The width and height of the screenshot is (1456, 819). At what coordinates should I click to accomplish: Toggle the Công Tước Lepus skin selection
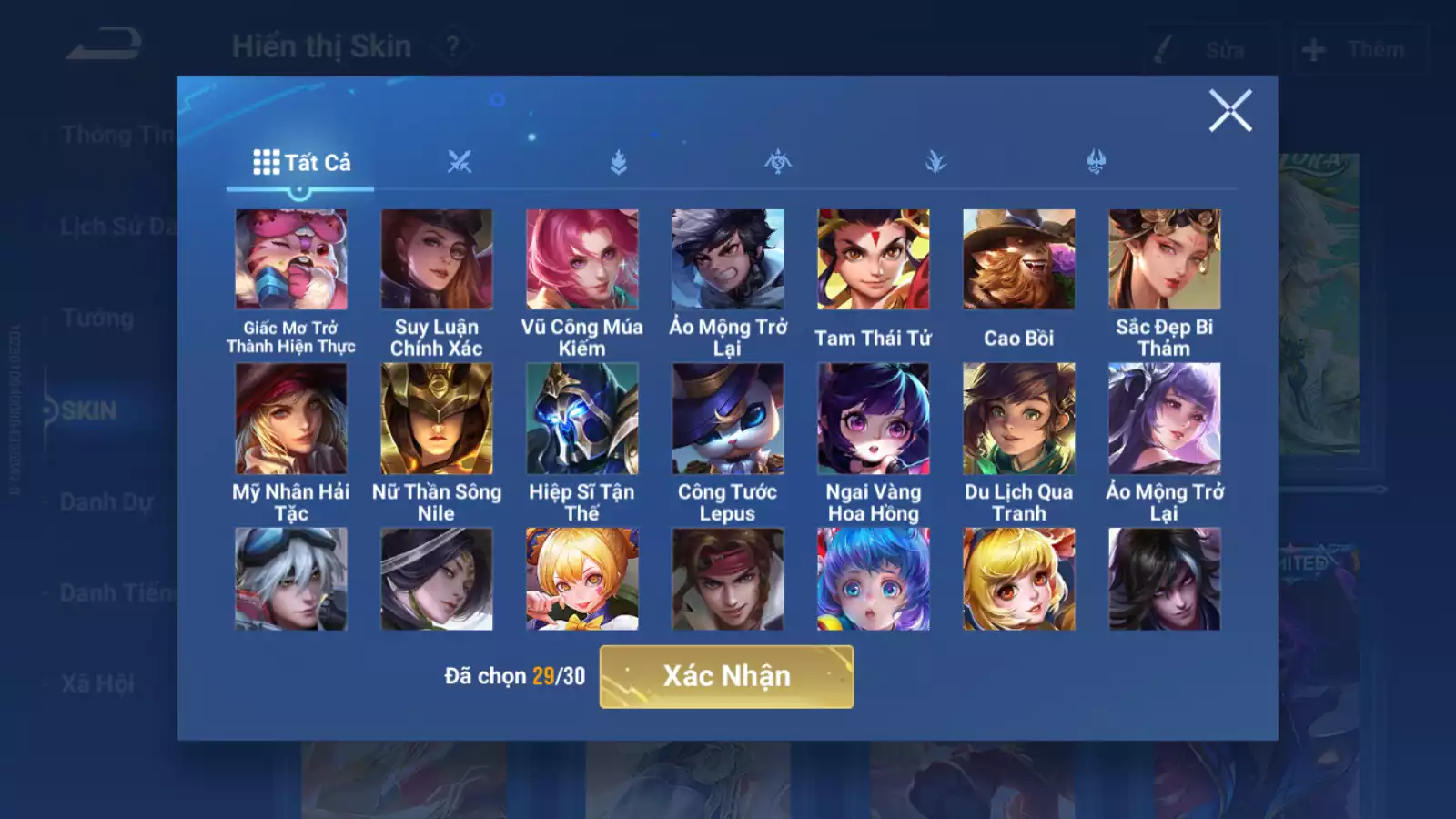728,419
